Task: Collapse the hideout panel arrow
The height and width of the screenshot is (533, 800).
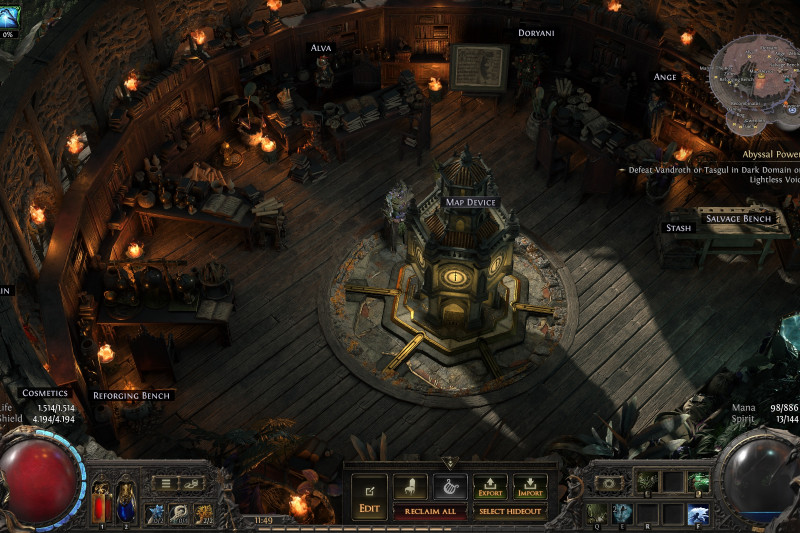Action: [448, 464]
